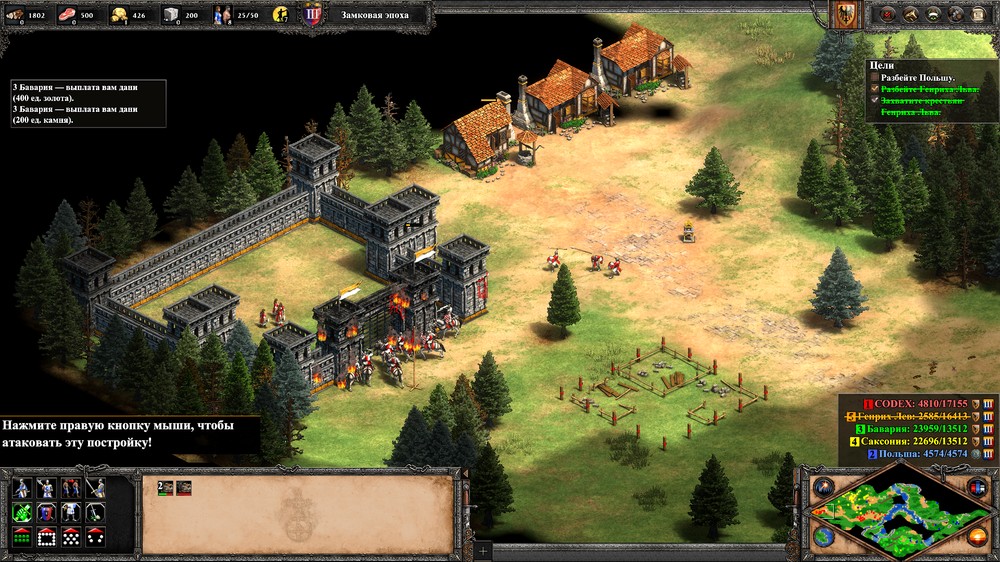The height and width of the screenshot is (562, 1000).
Task: Click the minimap terrain view
Action: [900, 515]
